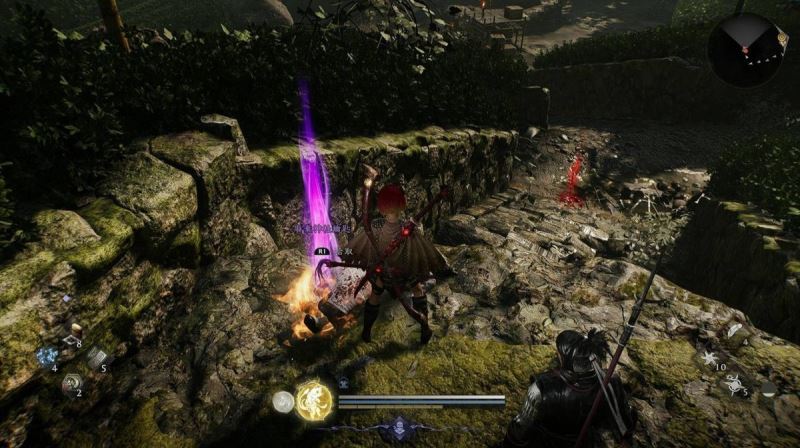Viewport: 800px width, 448px height.
Task: Select the white feather item slot
Action: [x=735, y=332]
